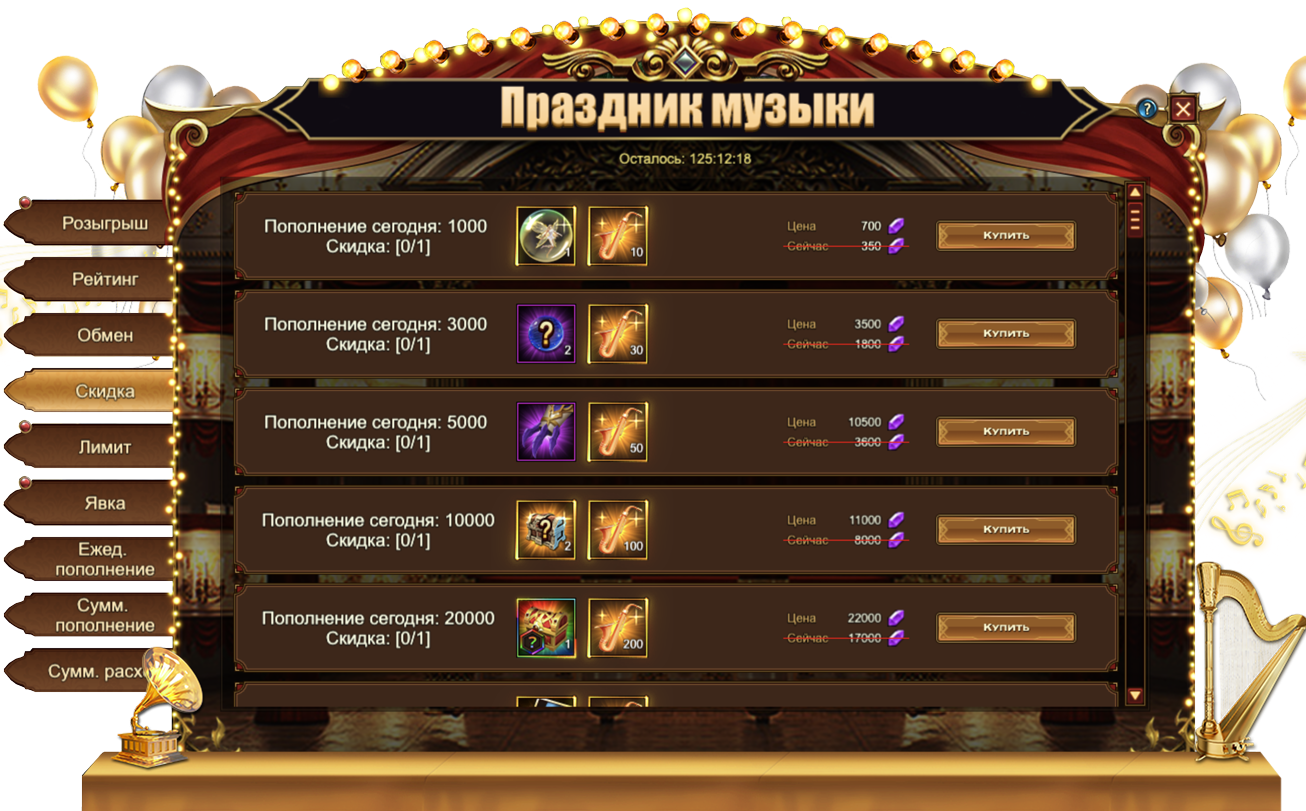This screenshot has width=1306, height=811.
Task: Click Купить for the 3000 recharge offer
Action: (x=1005, y=334)
